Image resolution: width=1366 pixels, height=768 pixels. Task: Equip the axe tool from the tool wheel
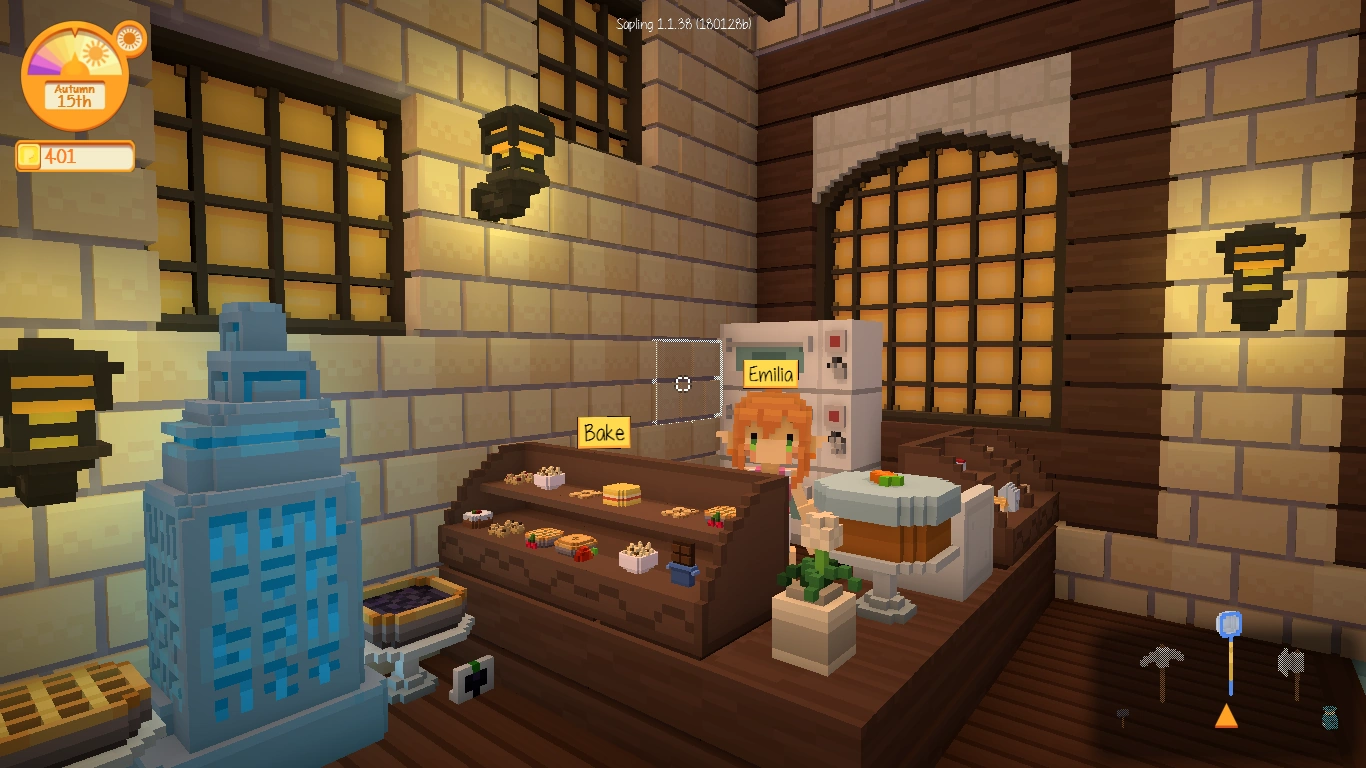(1290, 662)
